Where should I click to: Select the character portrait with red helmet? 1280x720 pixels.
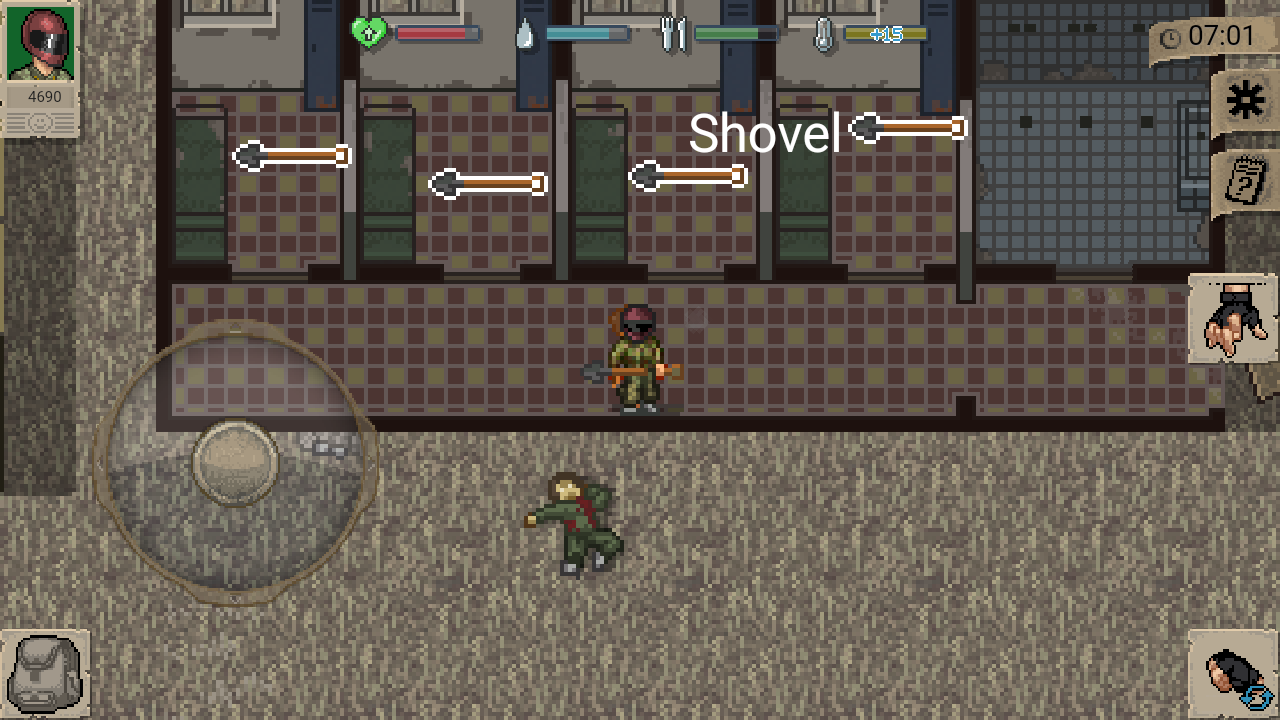click(x=40, y=40)
